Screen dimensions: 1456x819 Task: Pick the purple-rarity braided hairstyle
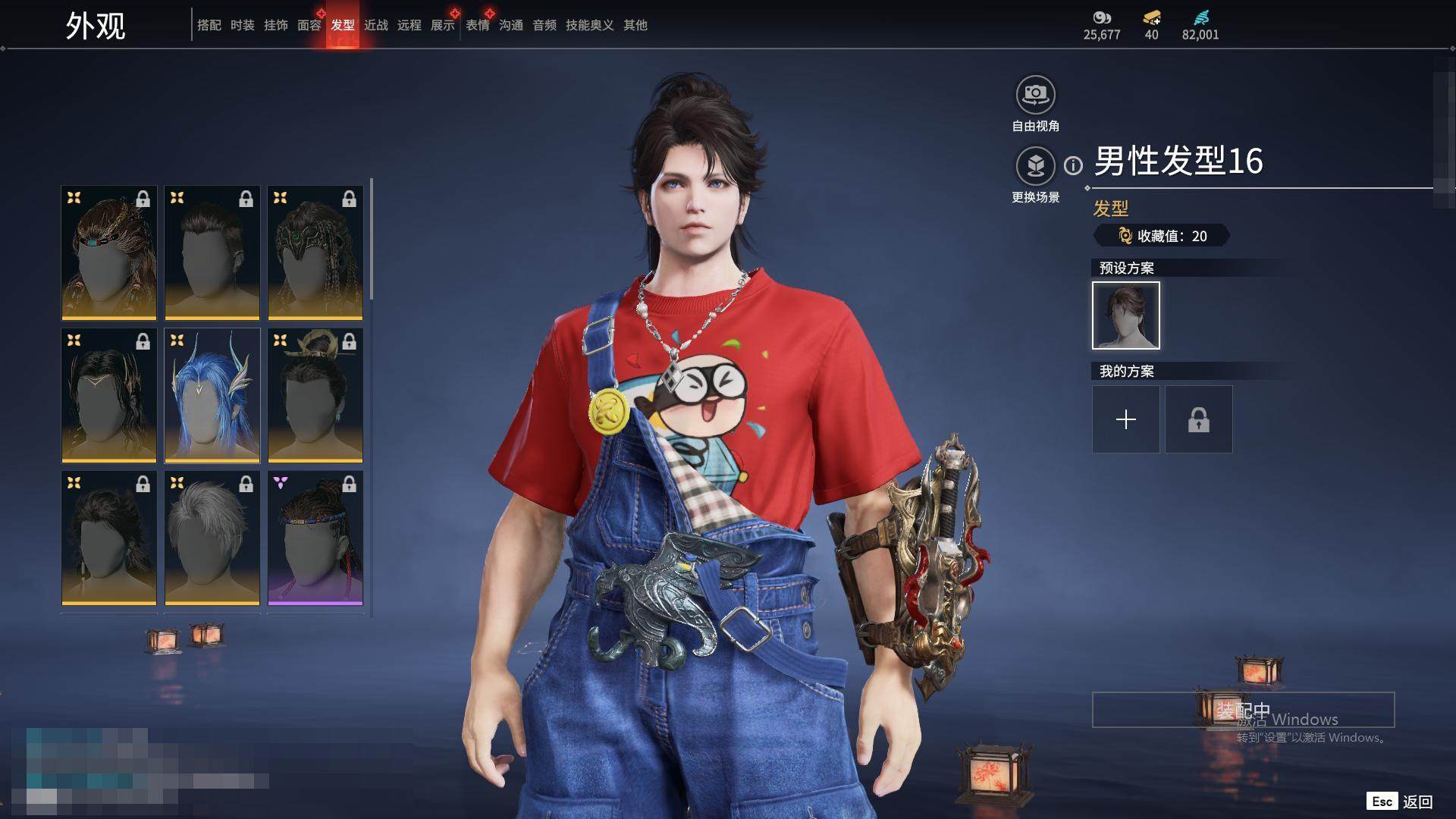315,538
